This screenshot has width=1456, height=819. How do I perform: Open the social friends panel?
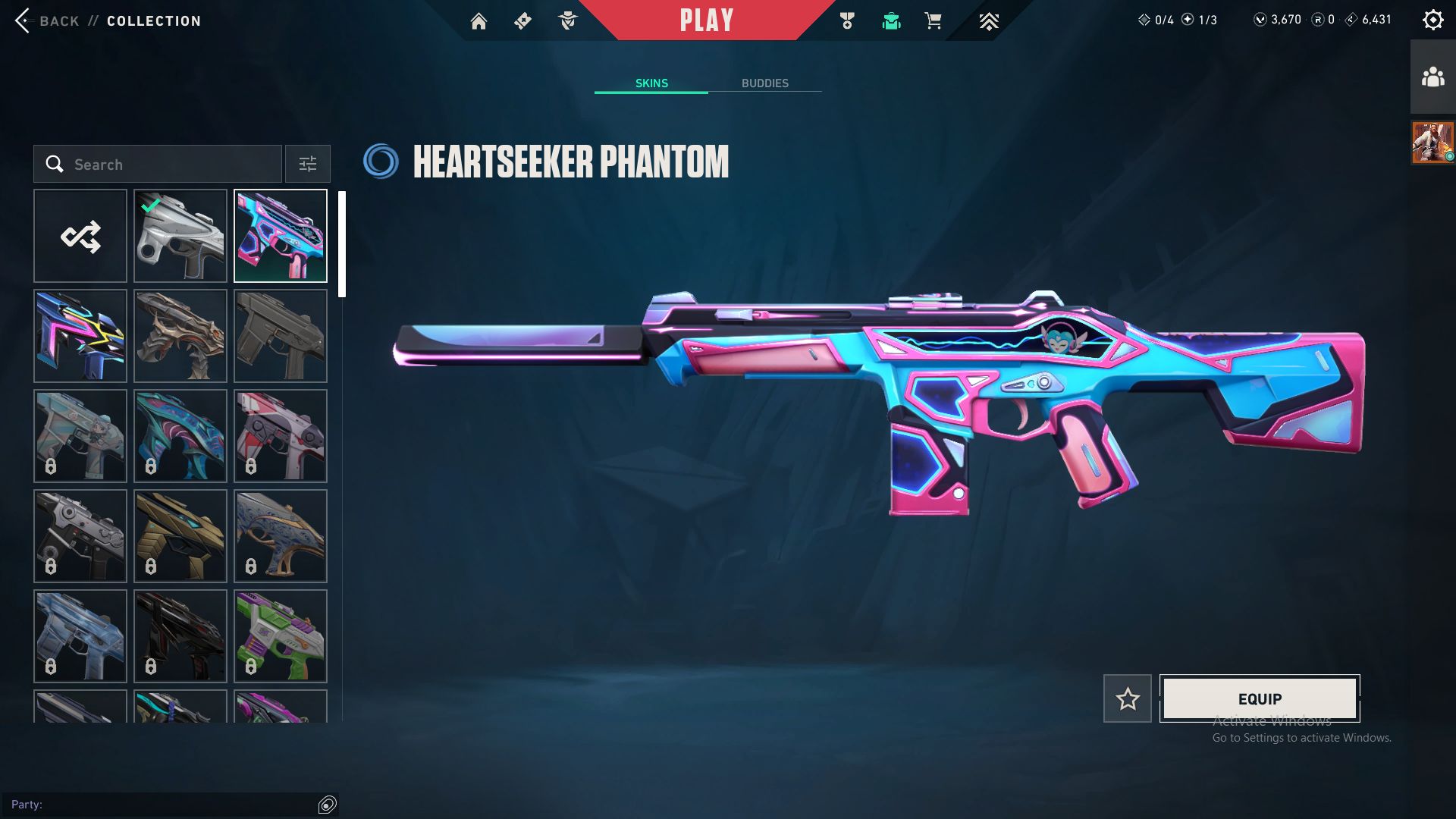pyautogui.click(x=1432, y=77)
